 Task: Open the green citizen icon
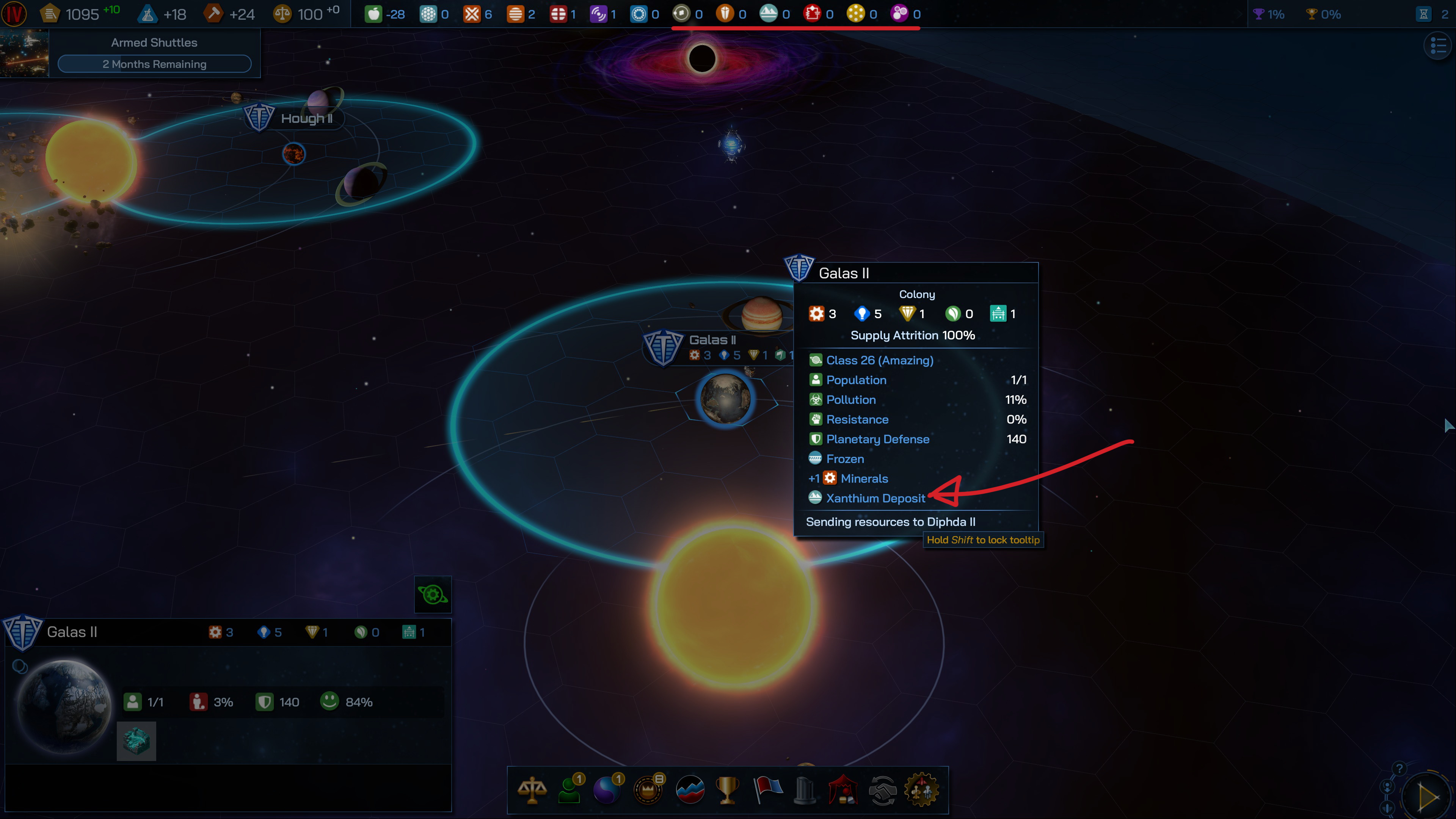570,790
